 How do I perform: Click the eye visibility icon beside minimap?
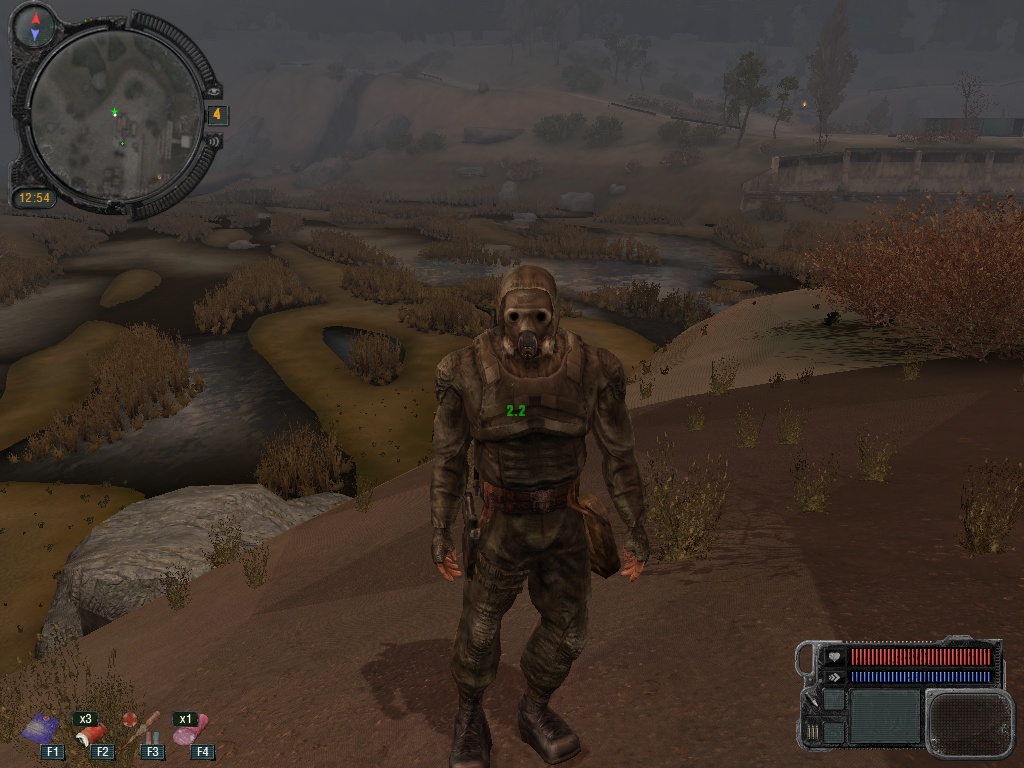pyautogui.click(x=213, y=91)
